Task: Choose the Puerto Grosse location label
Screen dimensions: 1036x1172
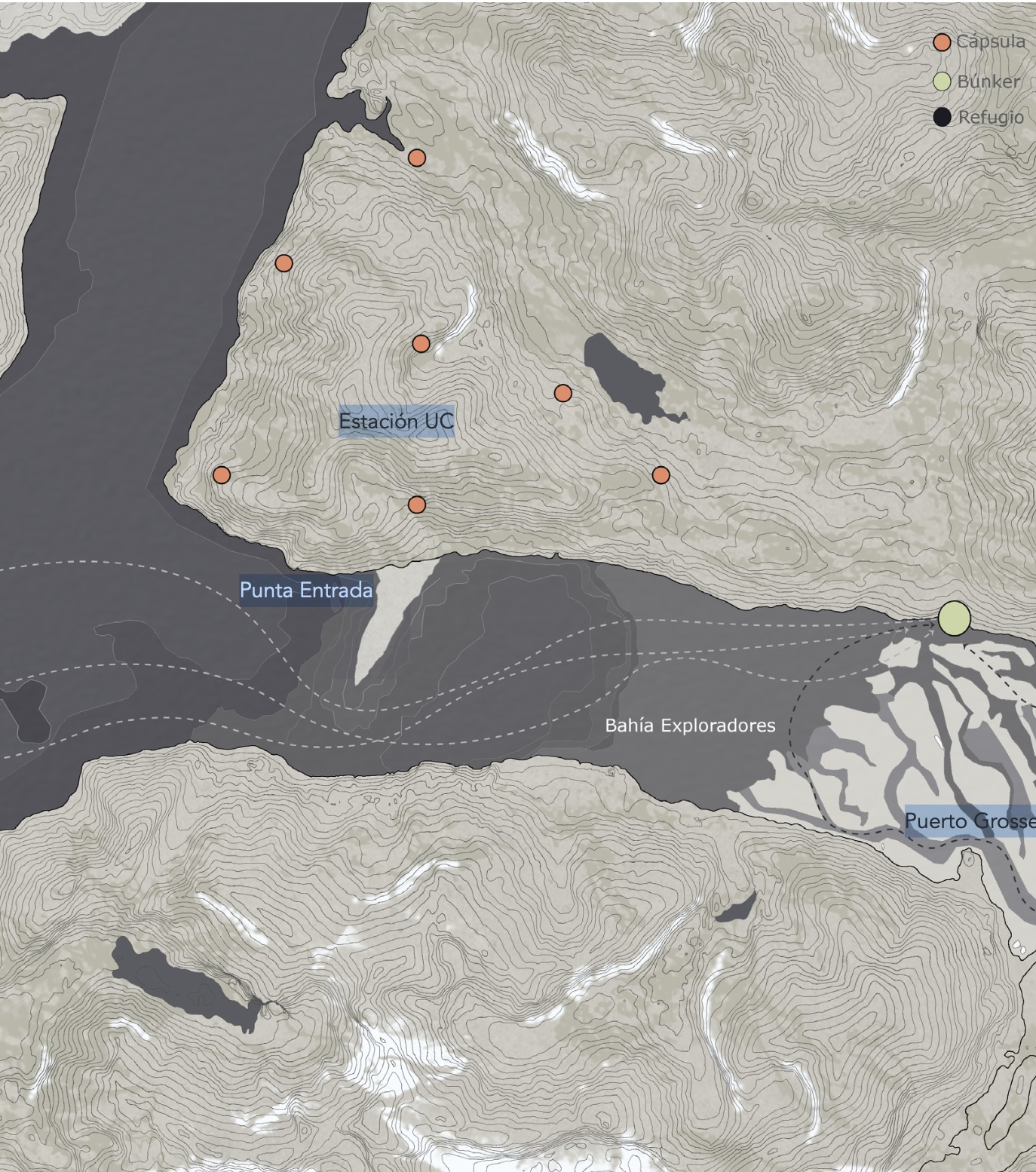Action: point(970,821)
